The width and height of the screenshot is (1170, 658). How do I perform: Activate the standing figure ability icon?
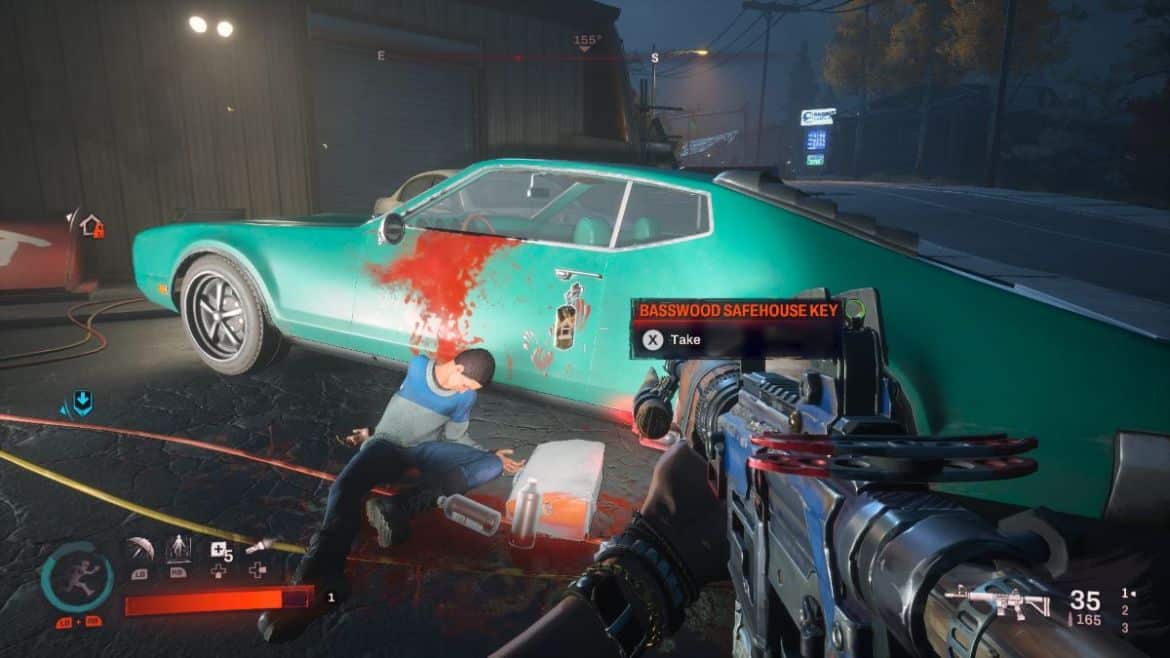click(178, 549)
